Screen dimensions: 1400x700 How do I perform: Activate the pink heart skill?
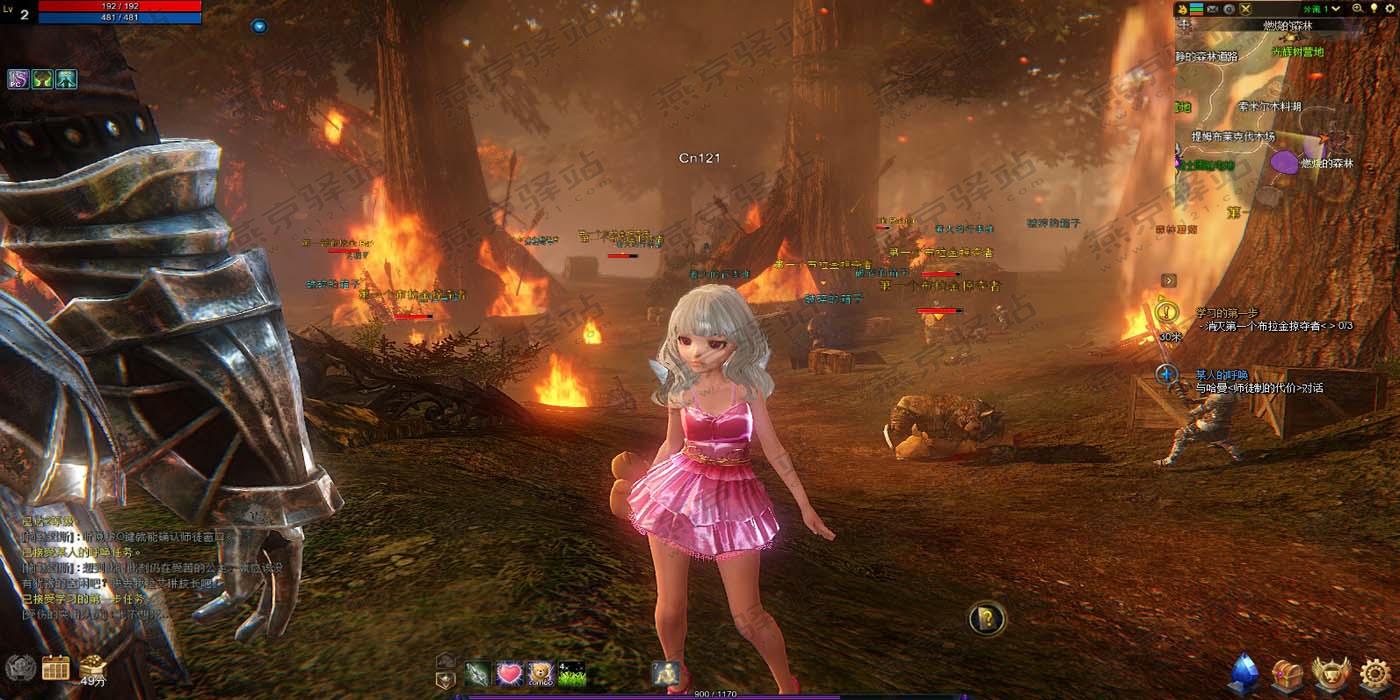point(510,673)
